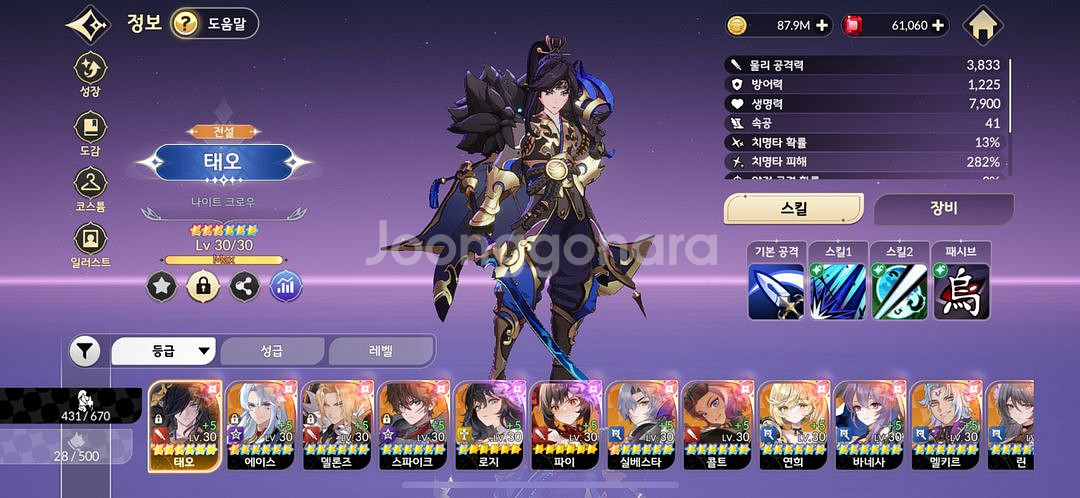Add more gold coins with plus button
Viewport: 1080px width, 498px height.
(x=822, y=25)
